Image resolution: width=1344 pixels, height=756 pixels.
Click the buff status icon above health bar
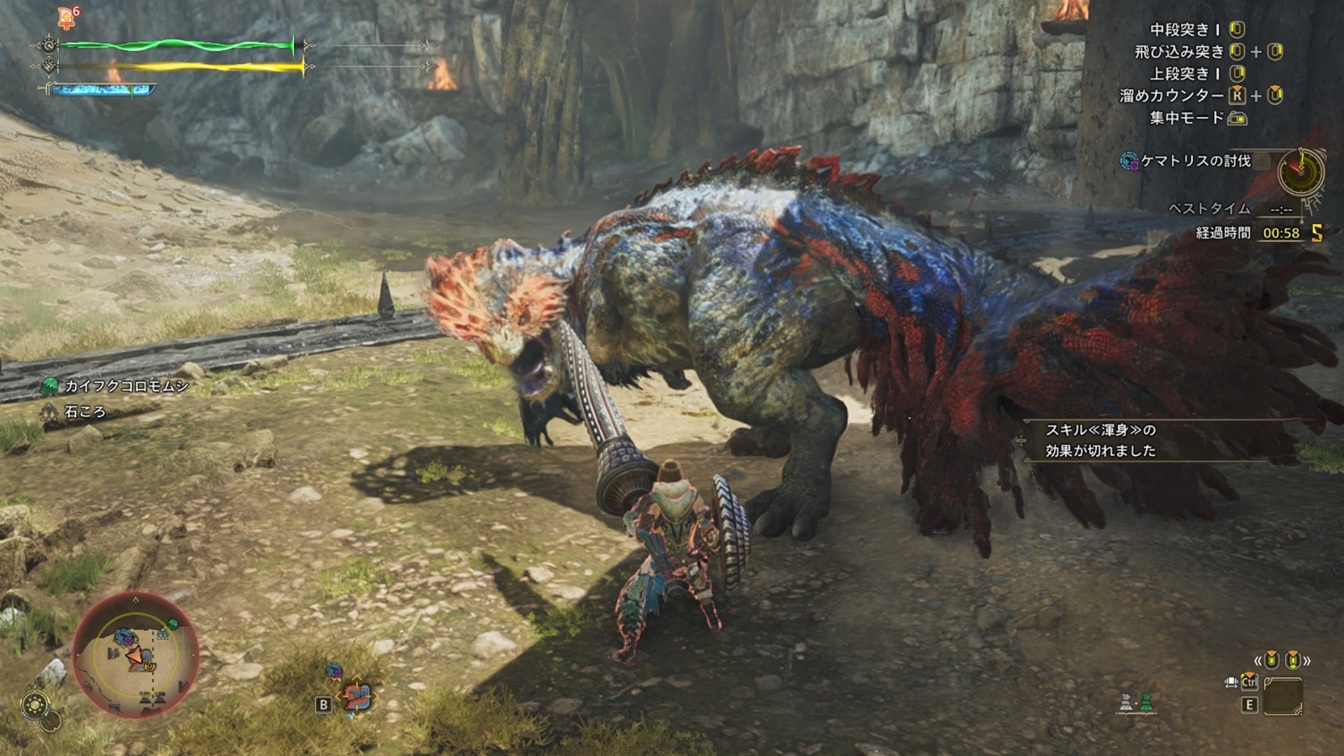[66, 16]
